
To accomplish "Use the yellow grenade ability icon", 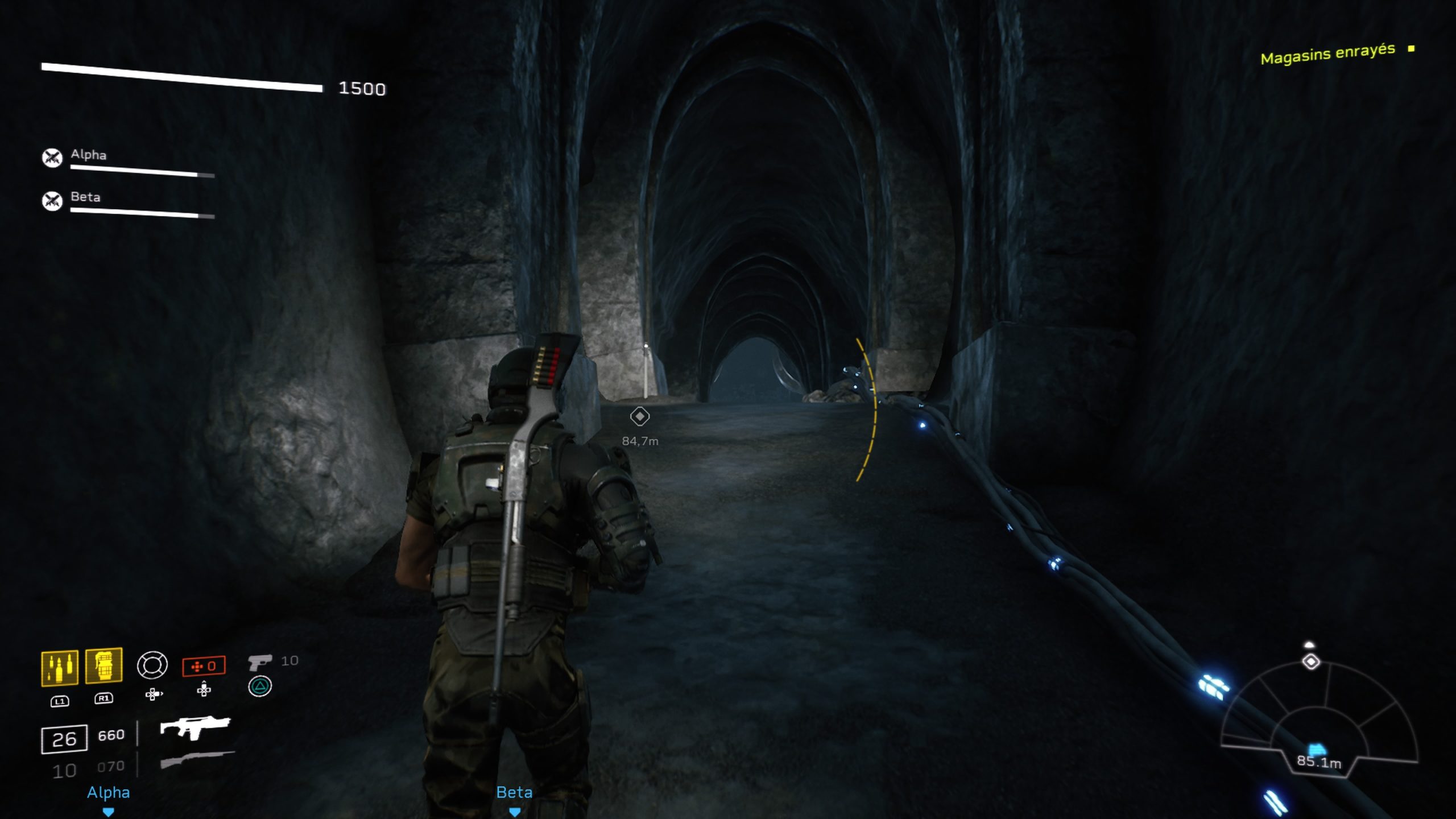I will coord(104,665).
